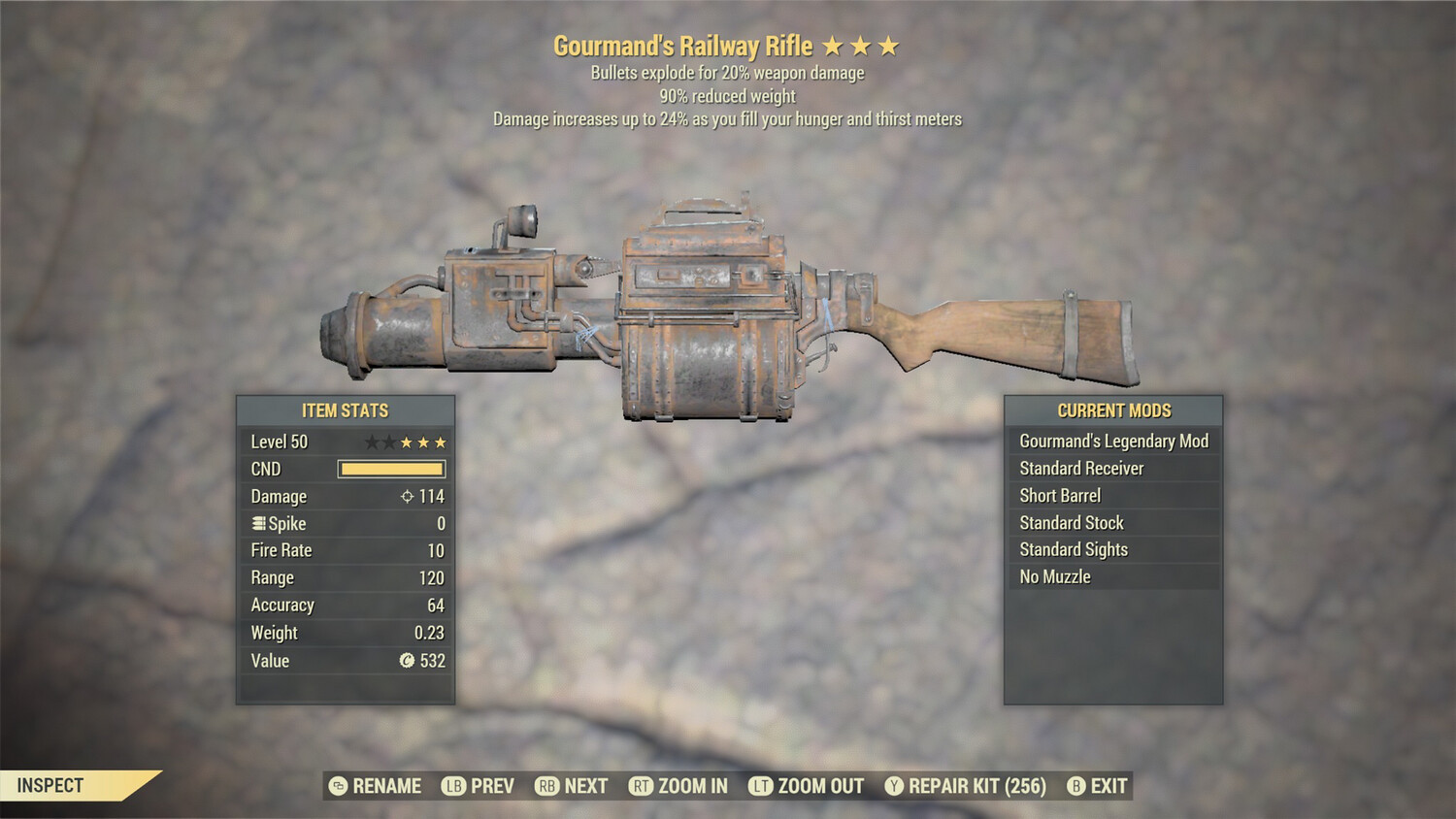Click the RT button icon beside ZOOM IN
The height and width of the screenshot is (819, 1456).
[x=640, y=786]
